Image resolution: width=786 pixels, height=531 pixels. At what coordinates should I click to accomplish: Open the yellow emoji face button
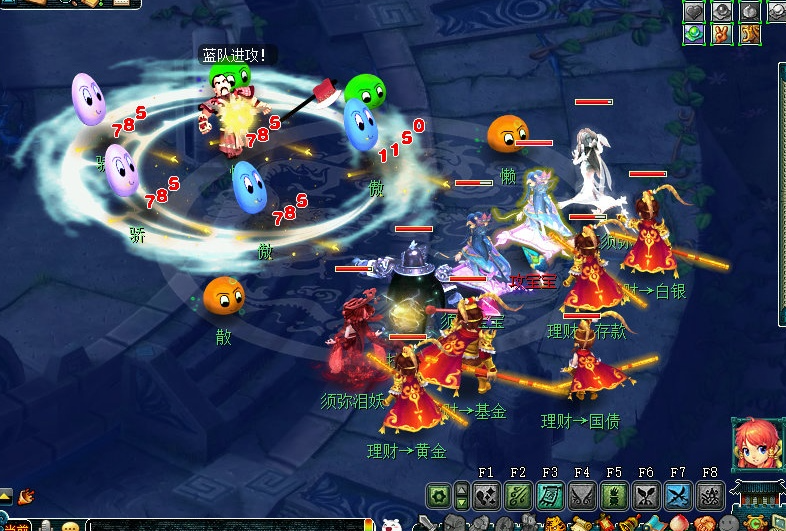pos(70,526)
